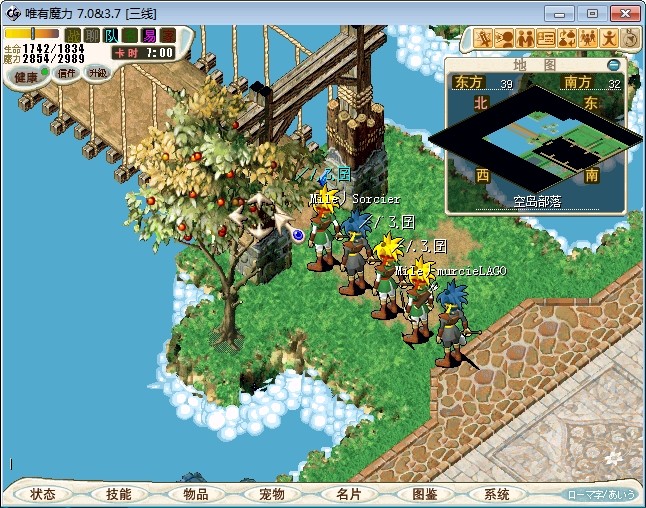The height and width of the screenshot is (508, 646).
Task: Open the 宠物 pets menu
Action: [271, 494]
